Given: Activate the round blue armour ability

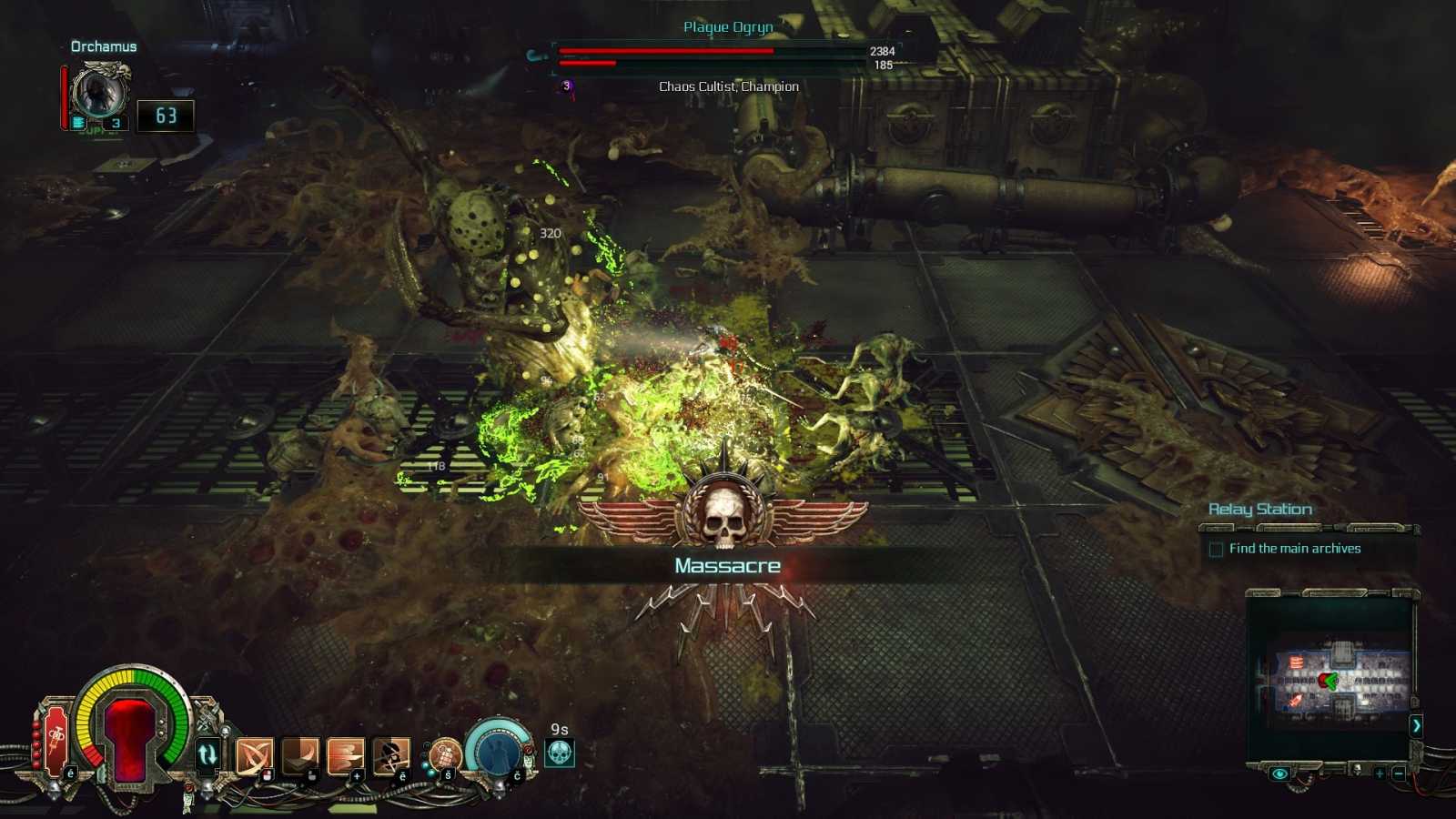Looking at the screenshot, I should pos(498,751).
